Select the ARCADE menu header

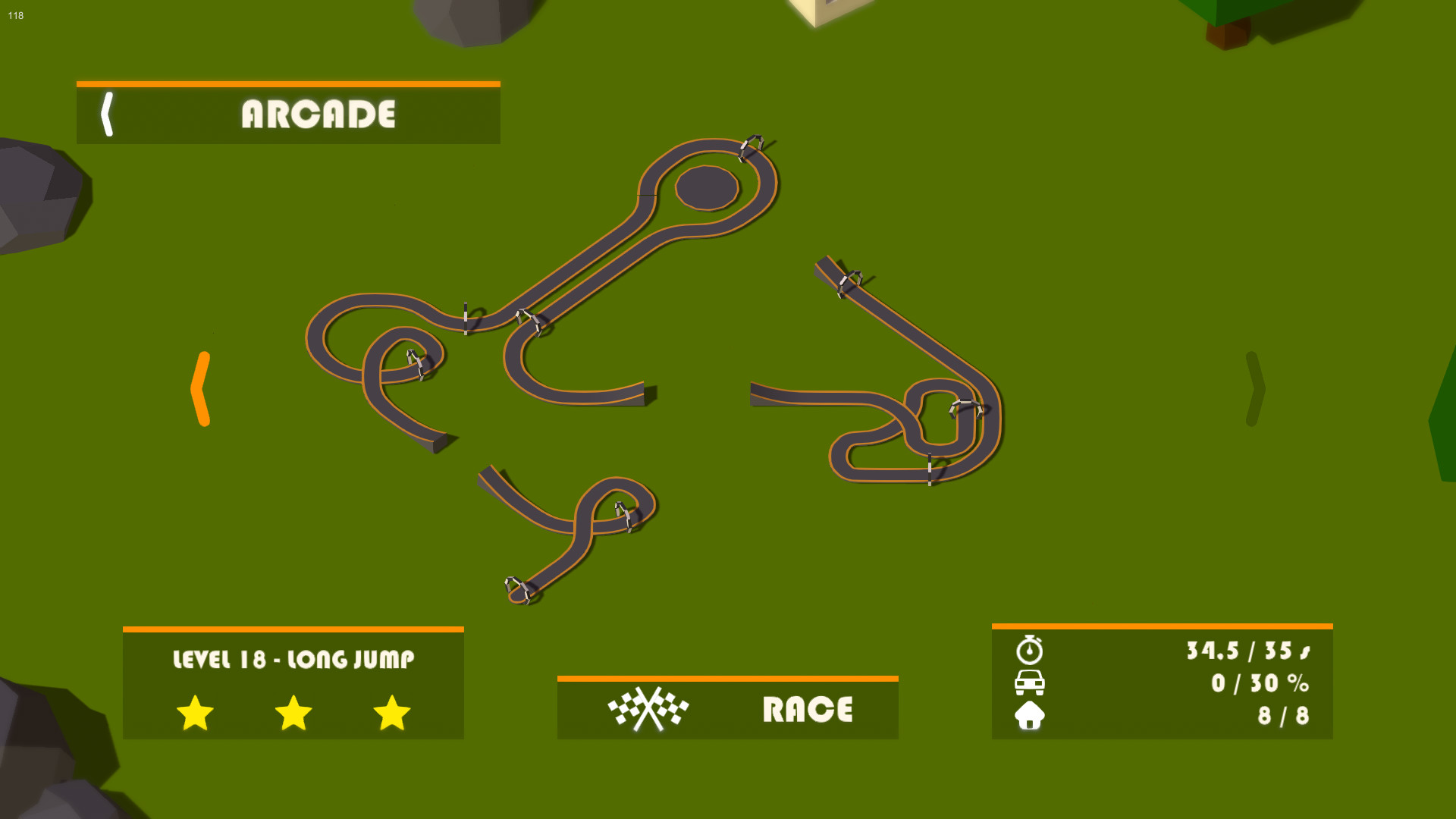[x=318, y=115]
